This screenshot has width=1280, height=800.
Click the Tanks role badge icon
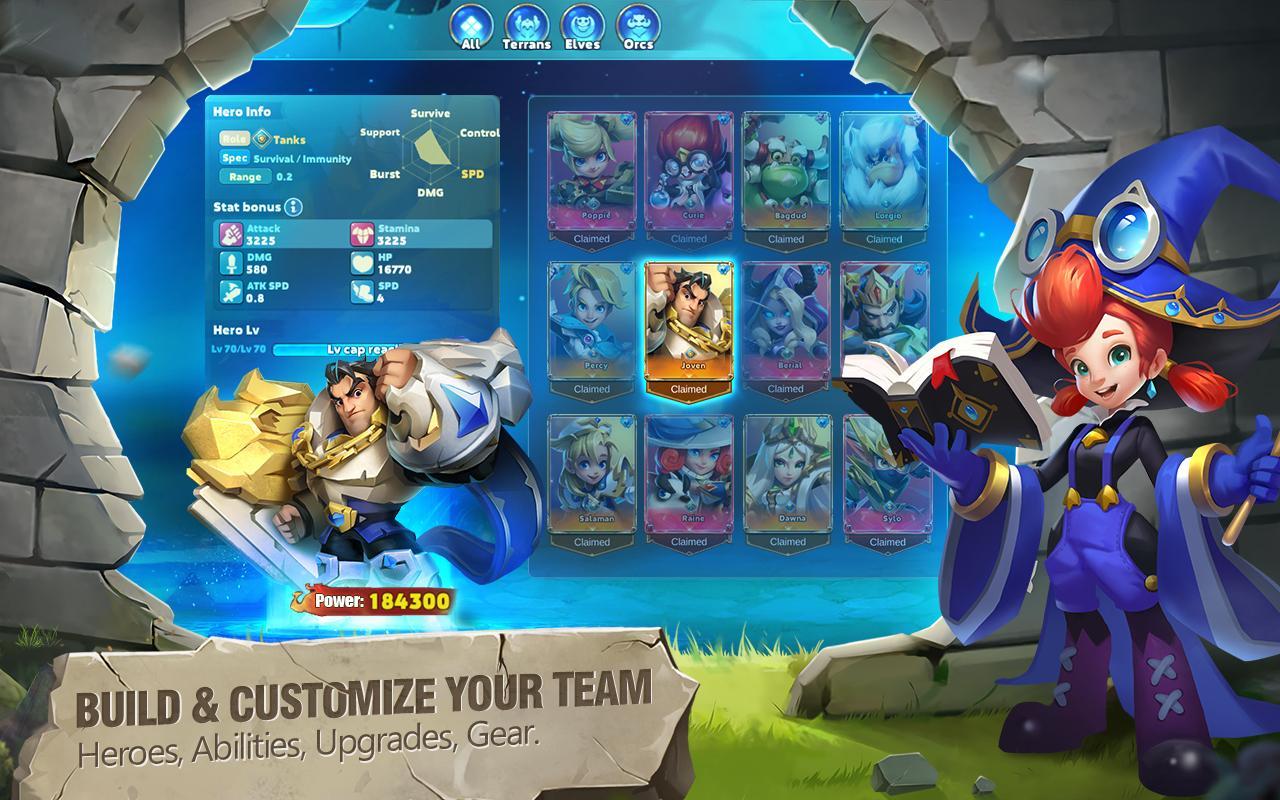tap(260, 140)
